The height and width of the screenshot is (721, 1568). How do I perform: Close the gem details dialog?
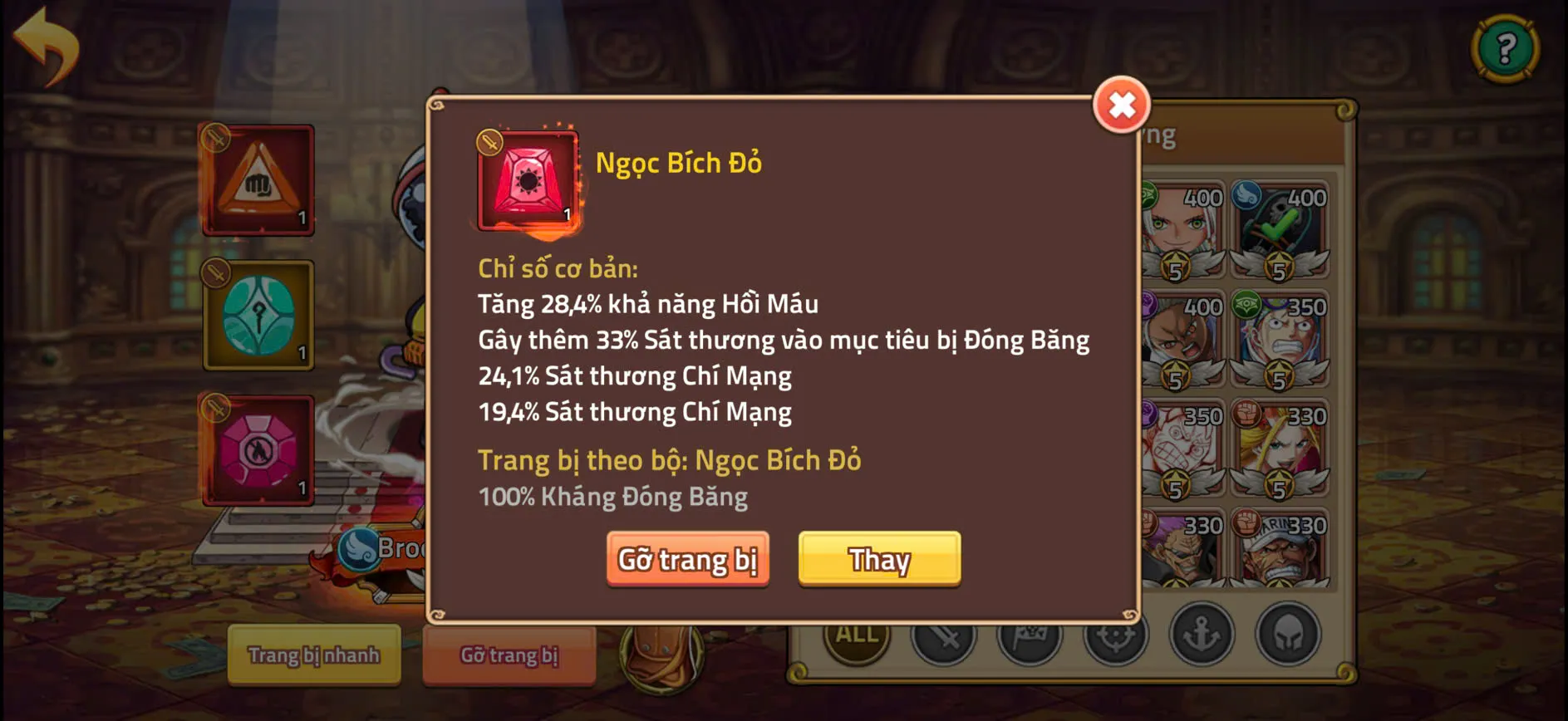(x=1121, y=106)
